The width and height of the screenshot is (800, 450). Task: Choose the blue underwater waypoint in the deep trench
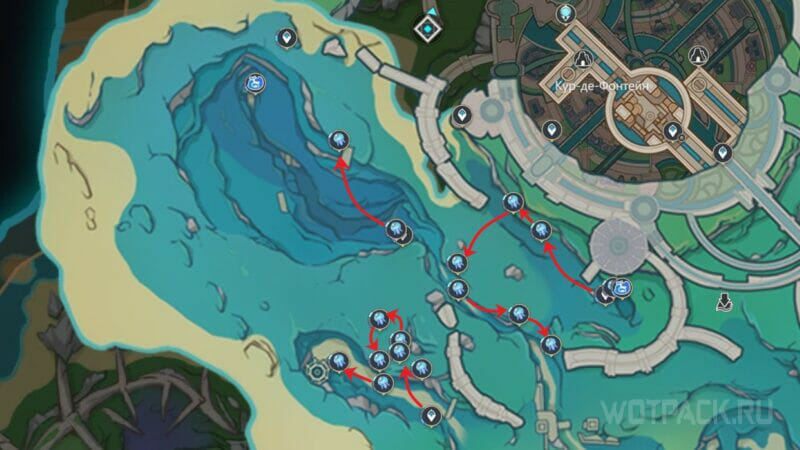(254, 84)
